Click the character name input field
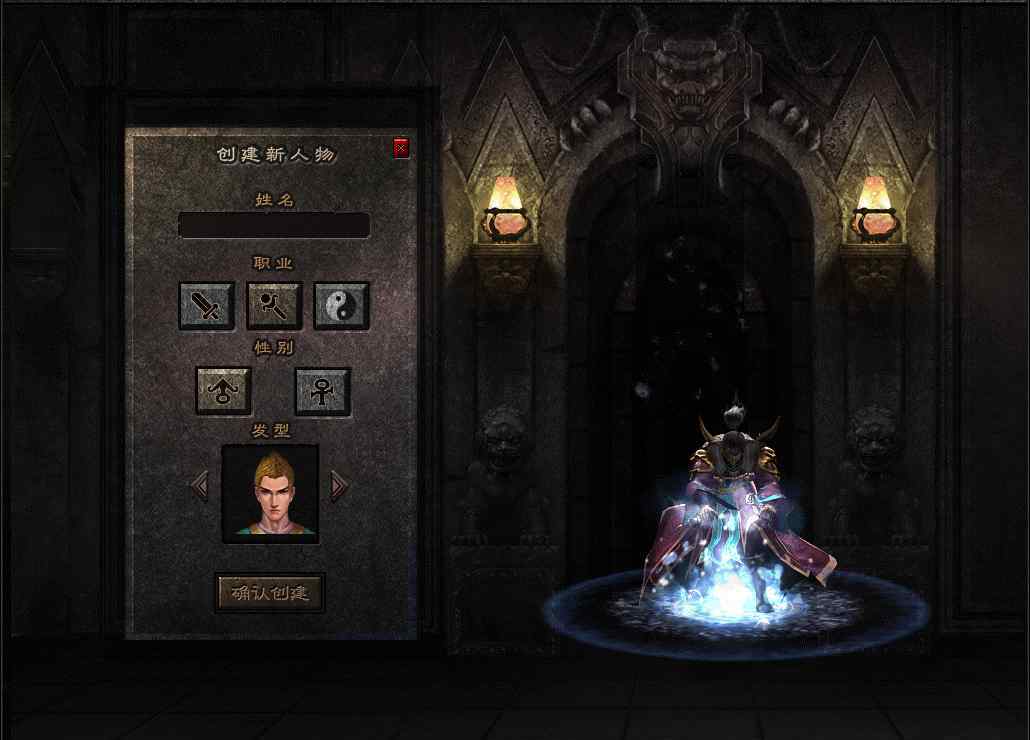 point(274,225)
